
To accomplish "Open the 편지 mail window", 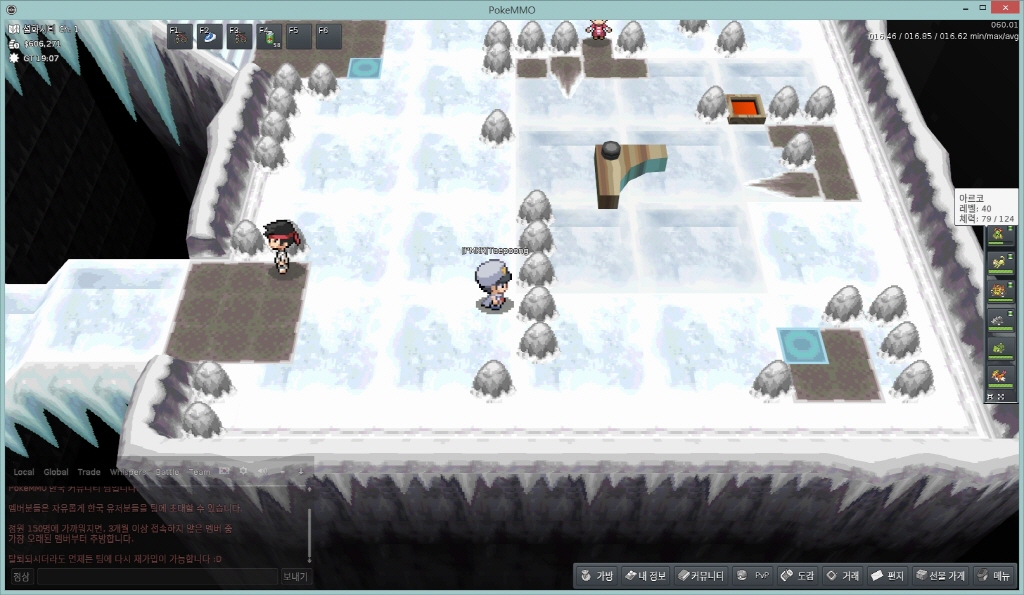I will coord(888,576).
